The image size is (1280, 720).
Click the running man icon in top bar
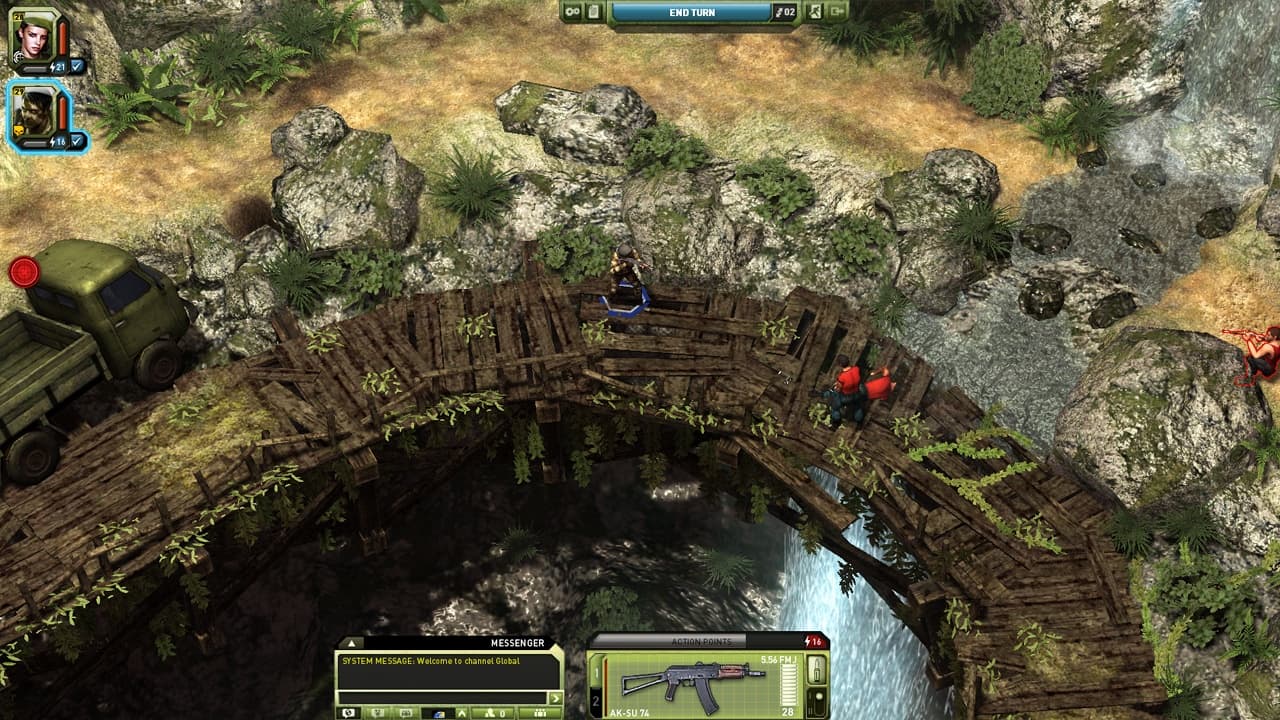(x=815, y=12)
